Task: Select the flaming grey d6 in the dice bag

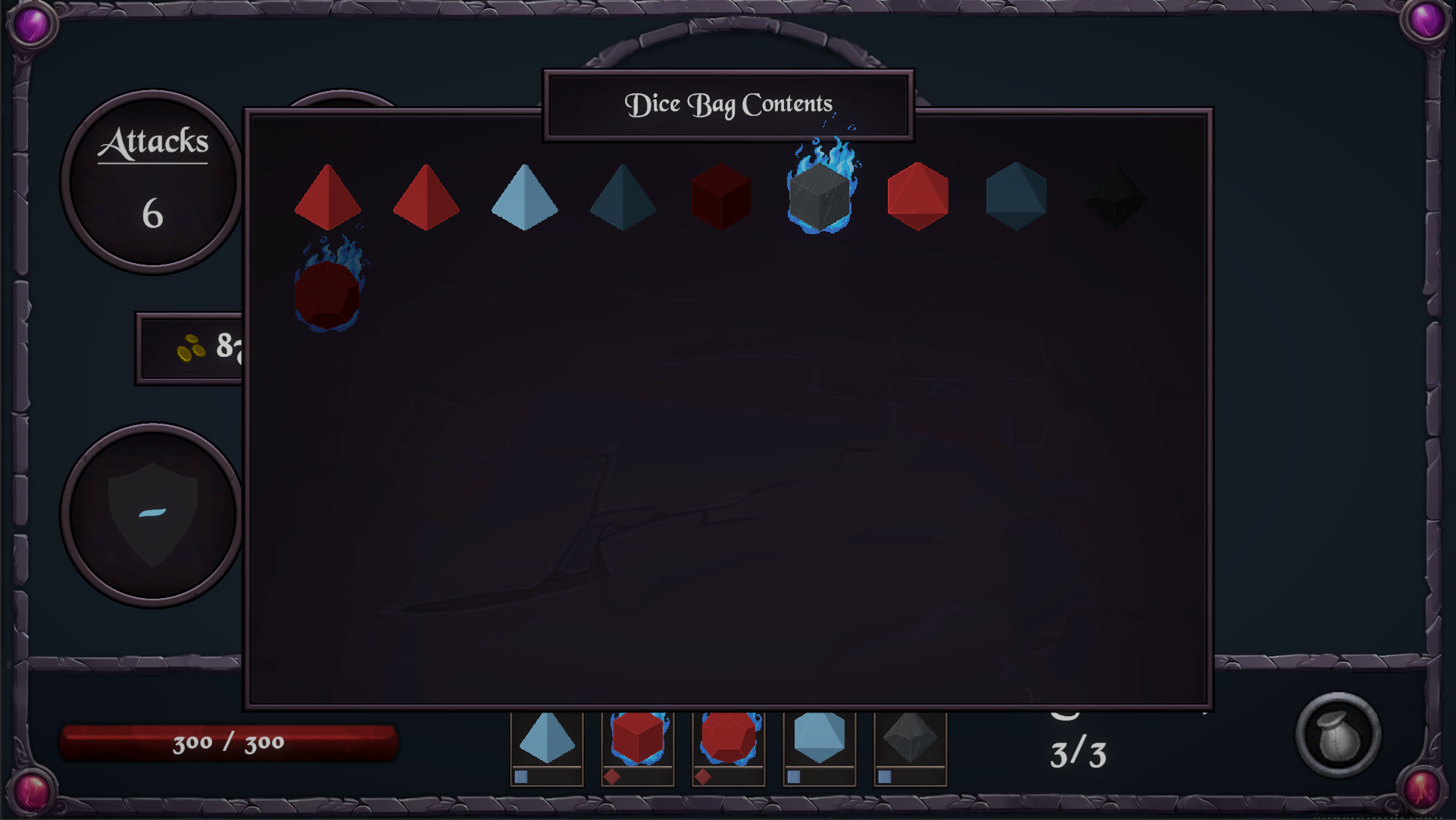Action: (820, 197)
